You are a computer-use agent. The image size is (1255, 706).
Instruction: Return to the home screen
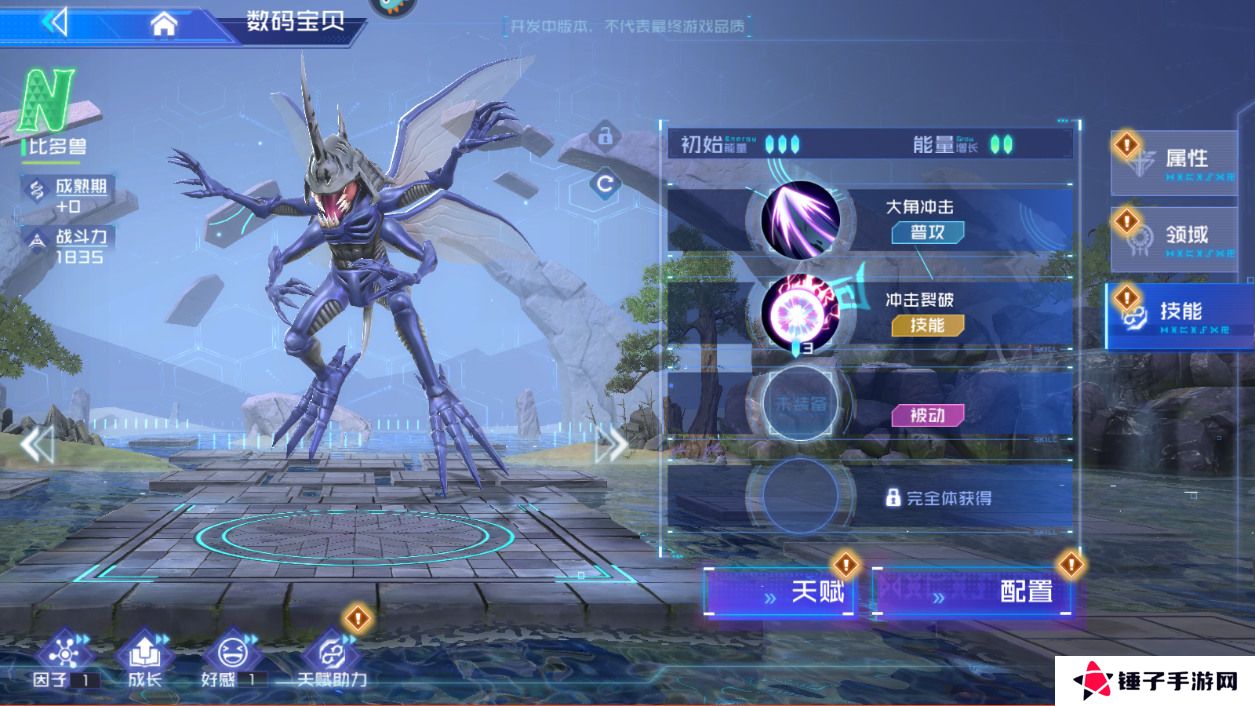point(163,24)
